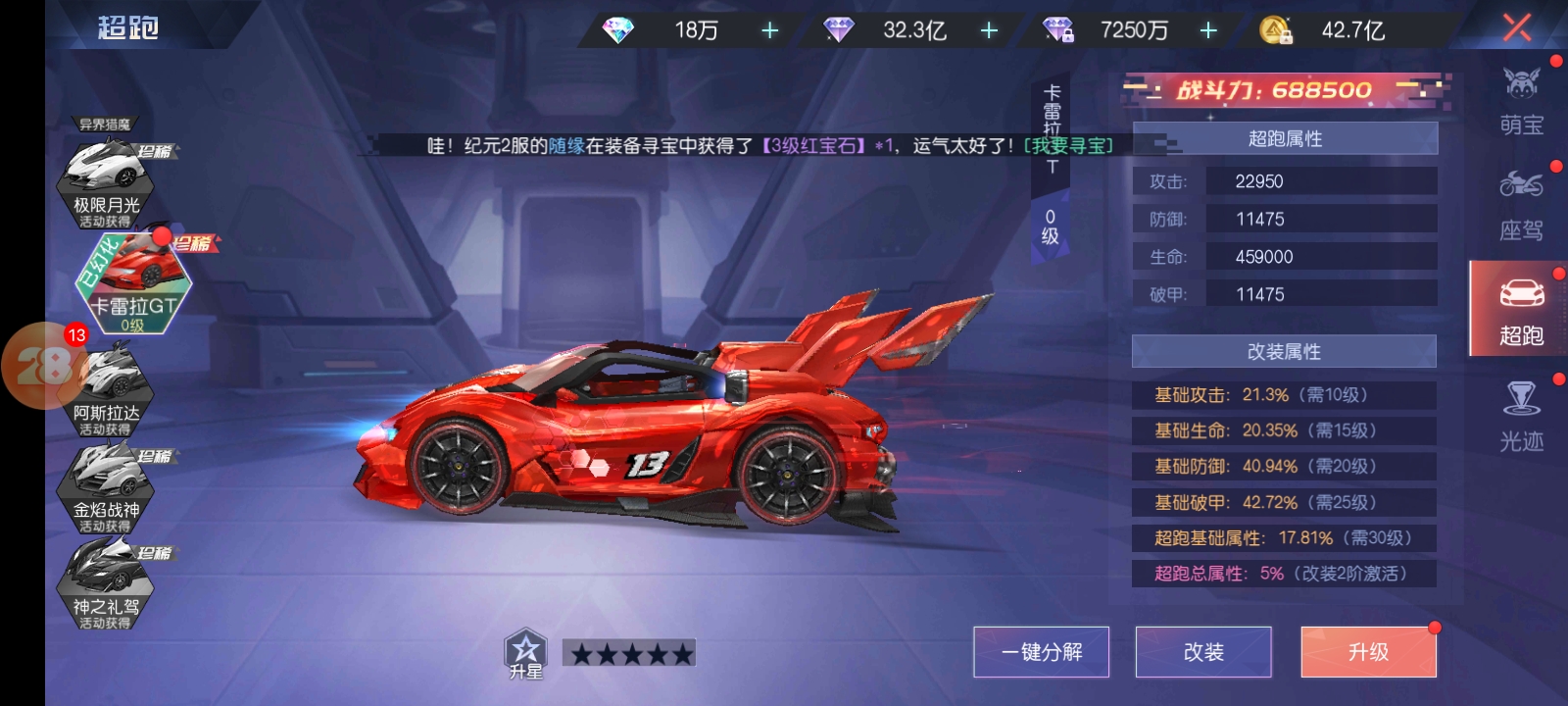
Task: Click the 一键分解 one-click decompose button
Action: pyautogui.click(x=1041, y=652)
